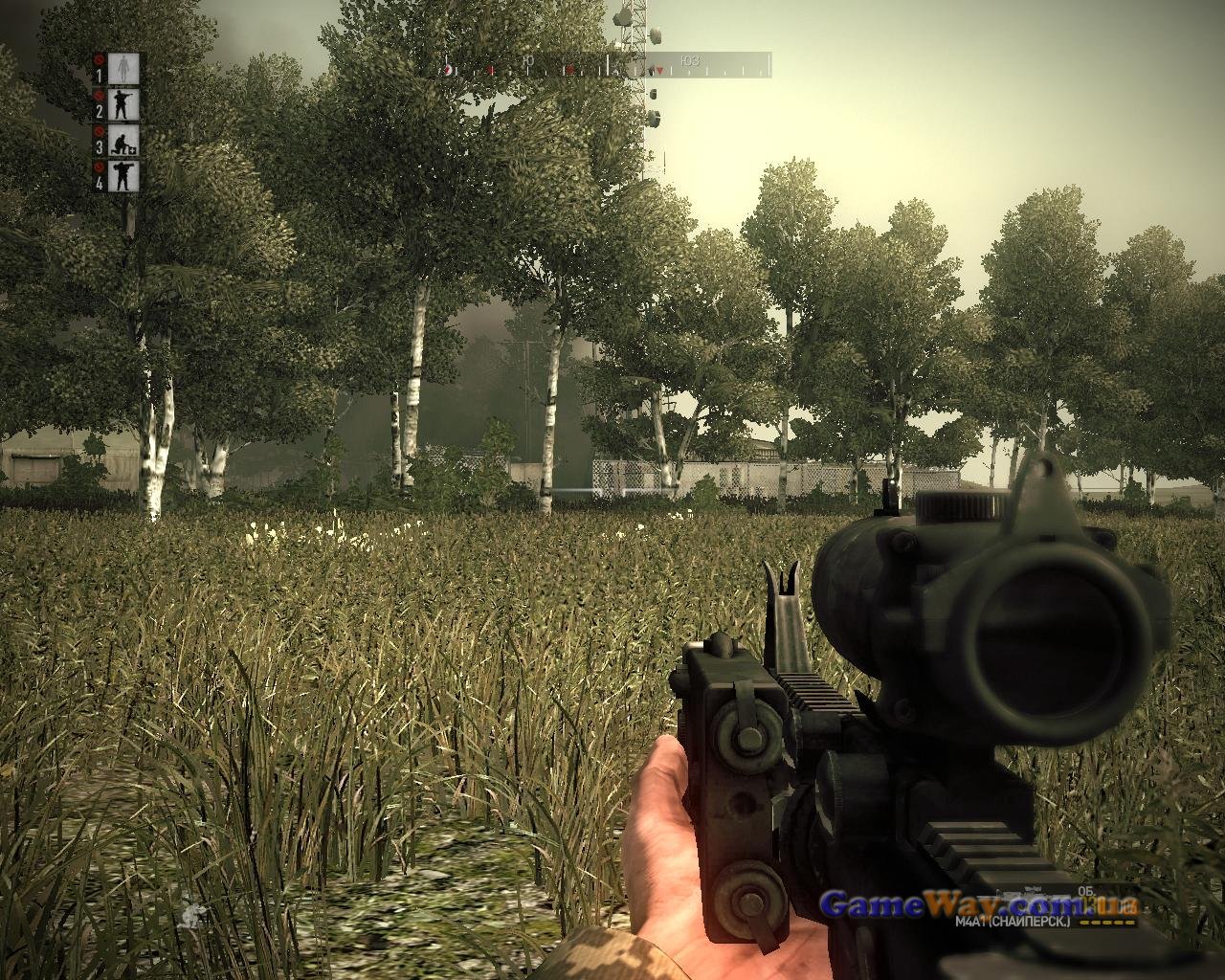
Task: Click the crouching stance indicator icon
Action: tap(191, 915)
